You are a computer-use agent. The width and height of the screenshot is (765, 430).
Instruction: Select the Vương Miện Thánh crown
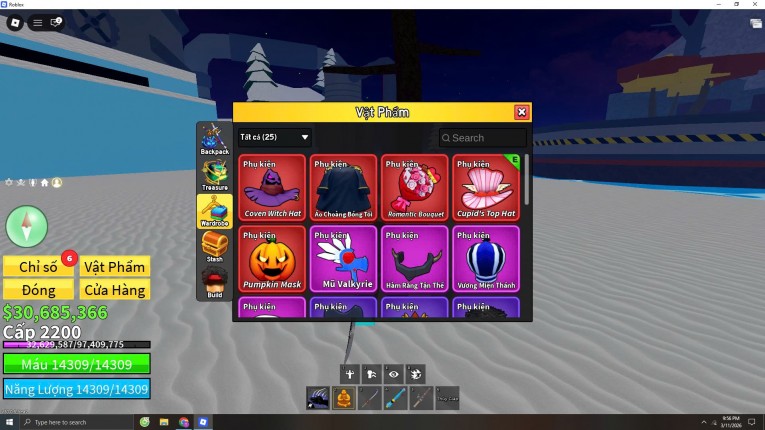pos(487,258)
